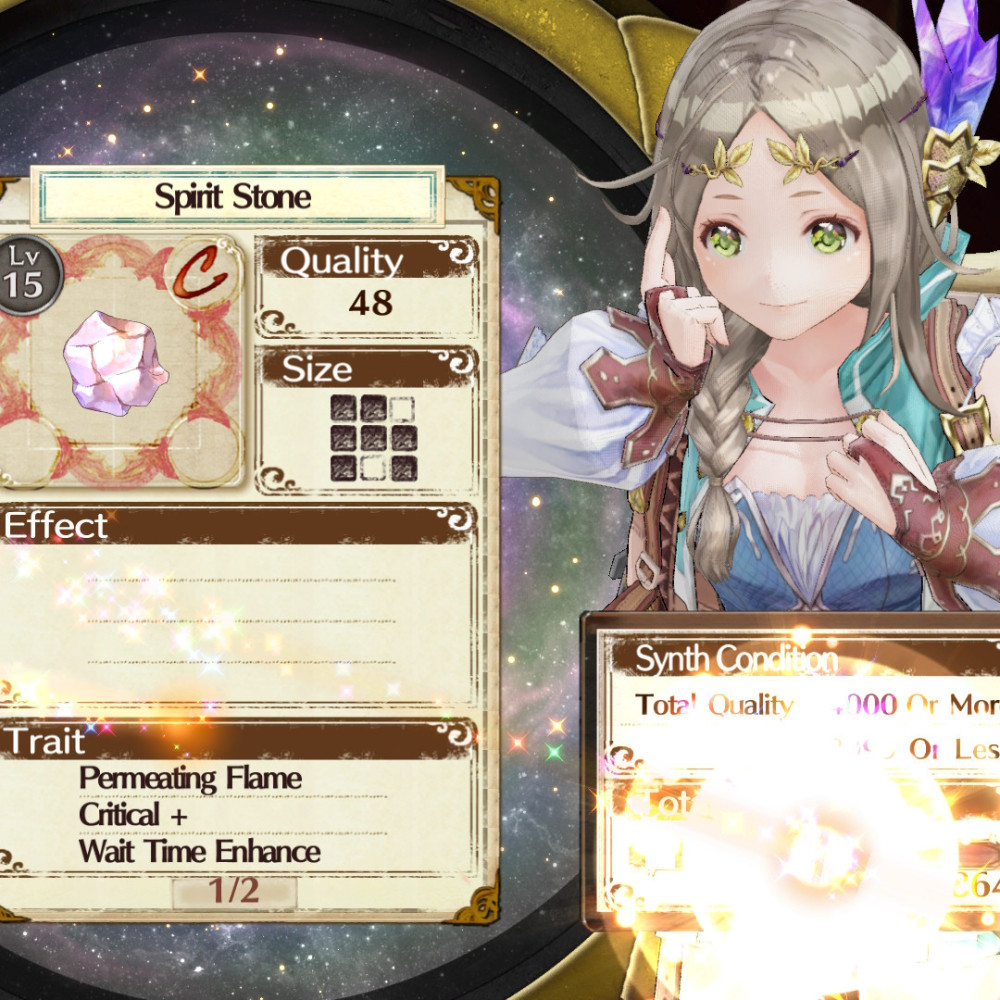
Task: Choose the Permeating Flame trait
Action: point(190,778)
